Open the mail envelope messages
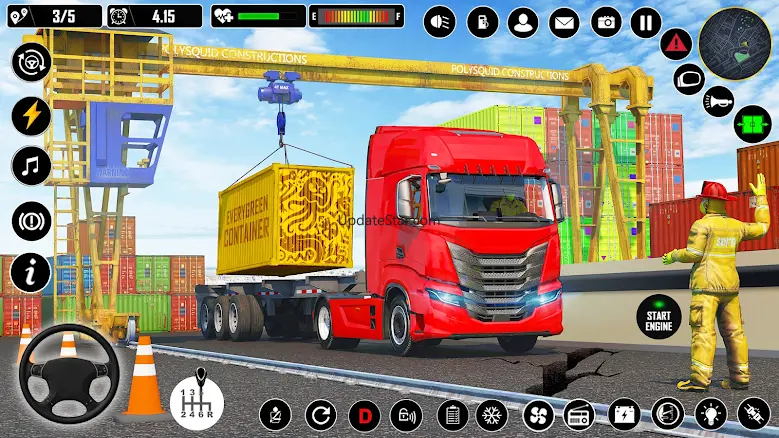 [x=564, y=21]
